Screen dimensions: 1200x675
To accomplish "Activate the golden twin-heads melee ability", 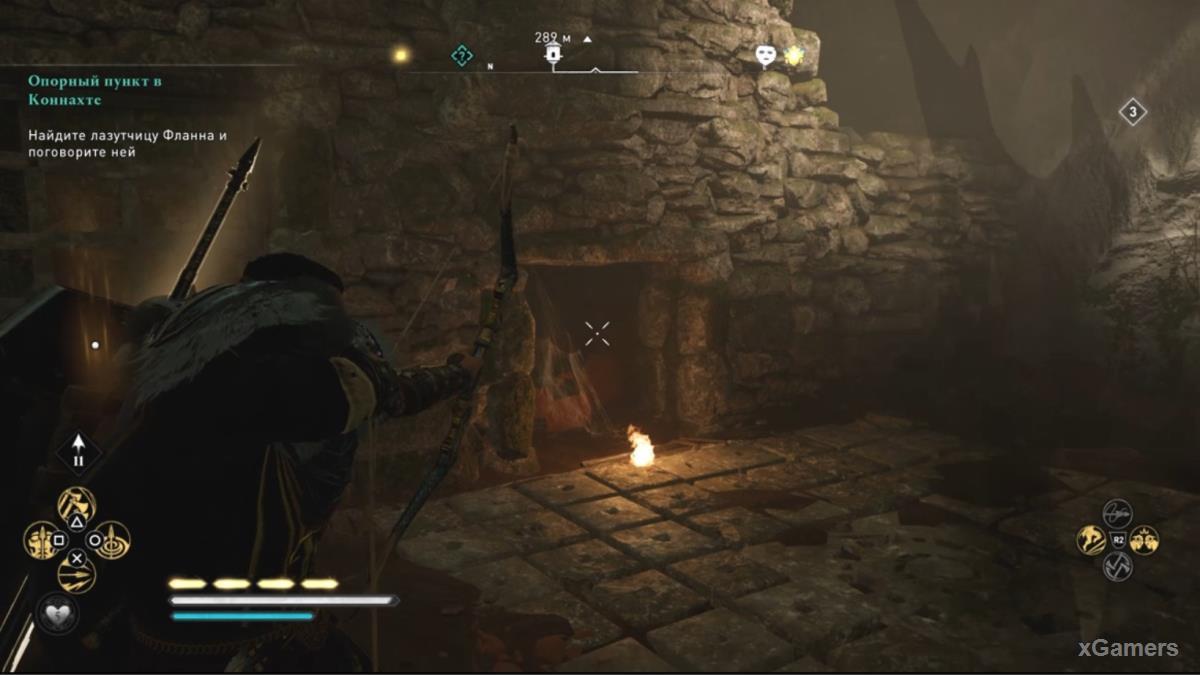I will click(x=1143, y=540).
